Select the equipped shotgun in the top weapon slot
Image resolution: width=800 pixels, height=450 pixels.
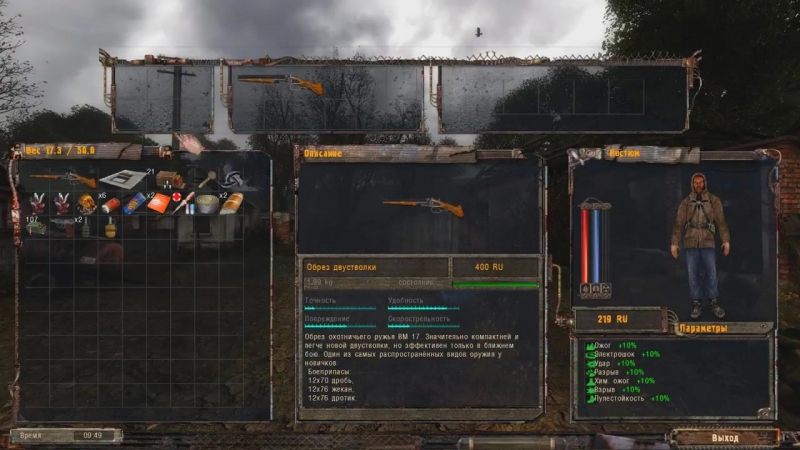pos(280,85)
